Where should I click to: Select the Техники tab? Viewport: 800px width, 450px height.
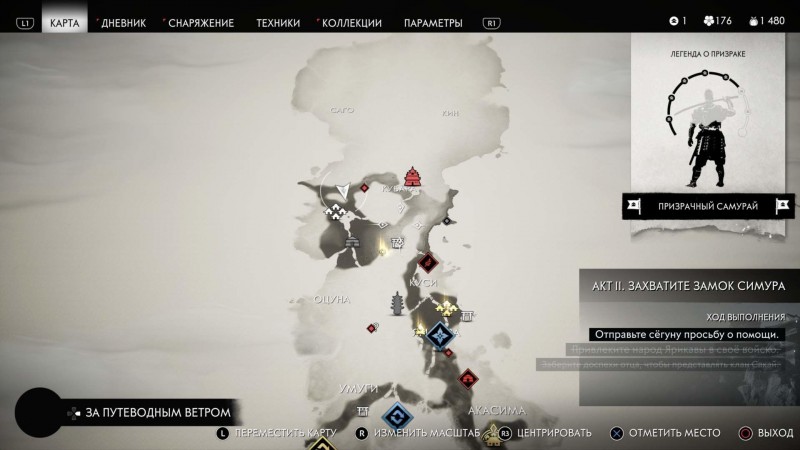(277, 22)
